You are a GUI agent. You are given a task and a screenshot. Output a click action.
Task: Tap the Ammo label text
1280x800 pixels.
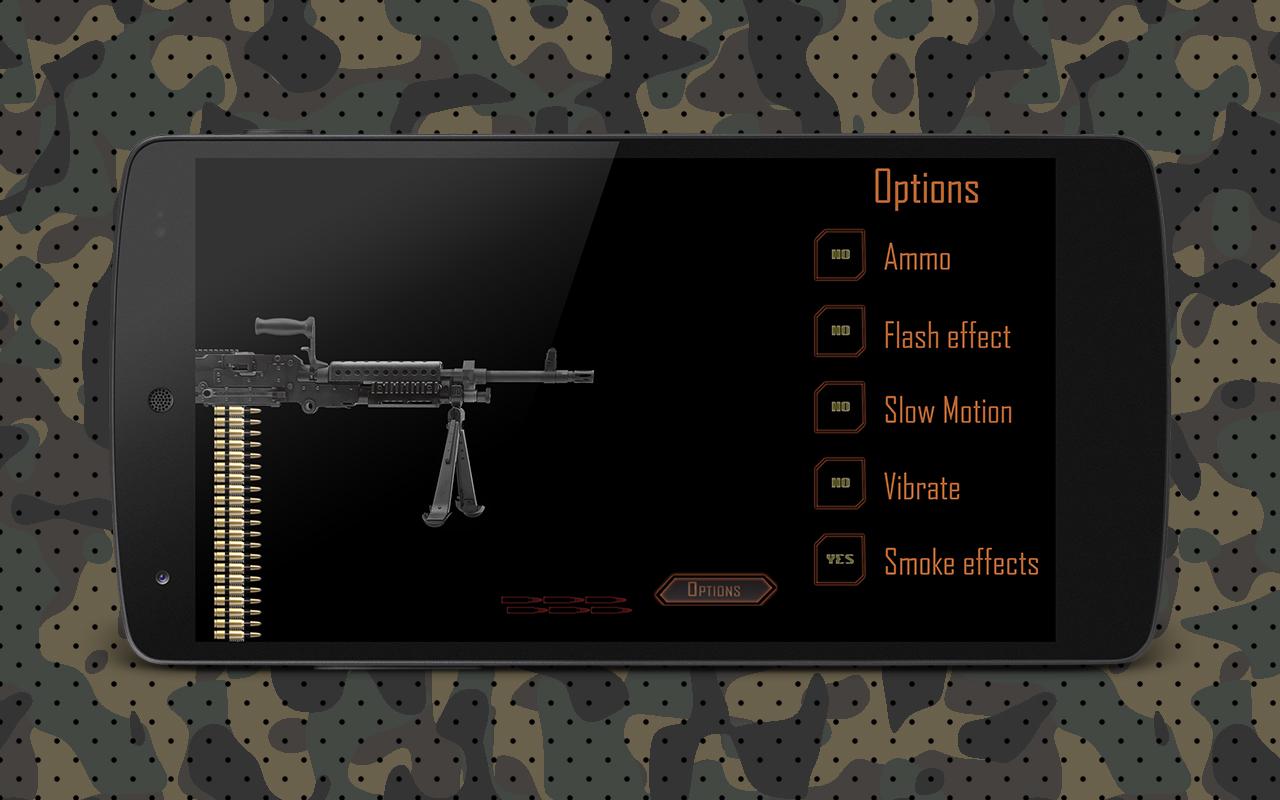pyautogui.click(x=917, y=257)
